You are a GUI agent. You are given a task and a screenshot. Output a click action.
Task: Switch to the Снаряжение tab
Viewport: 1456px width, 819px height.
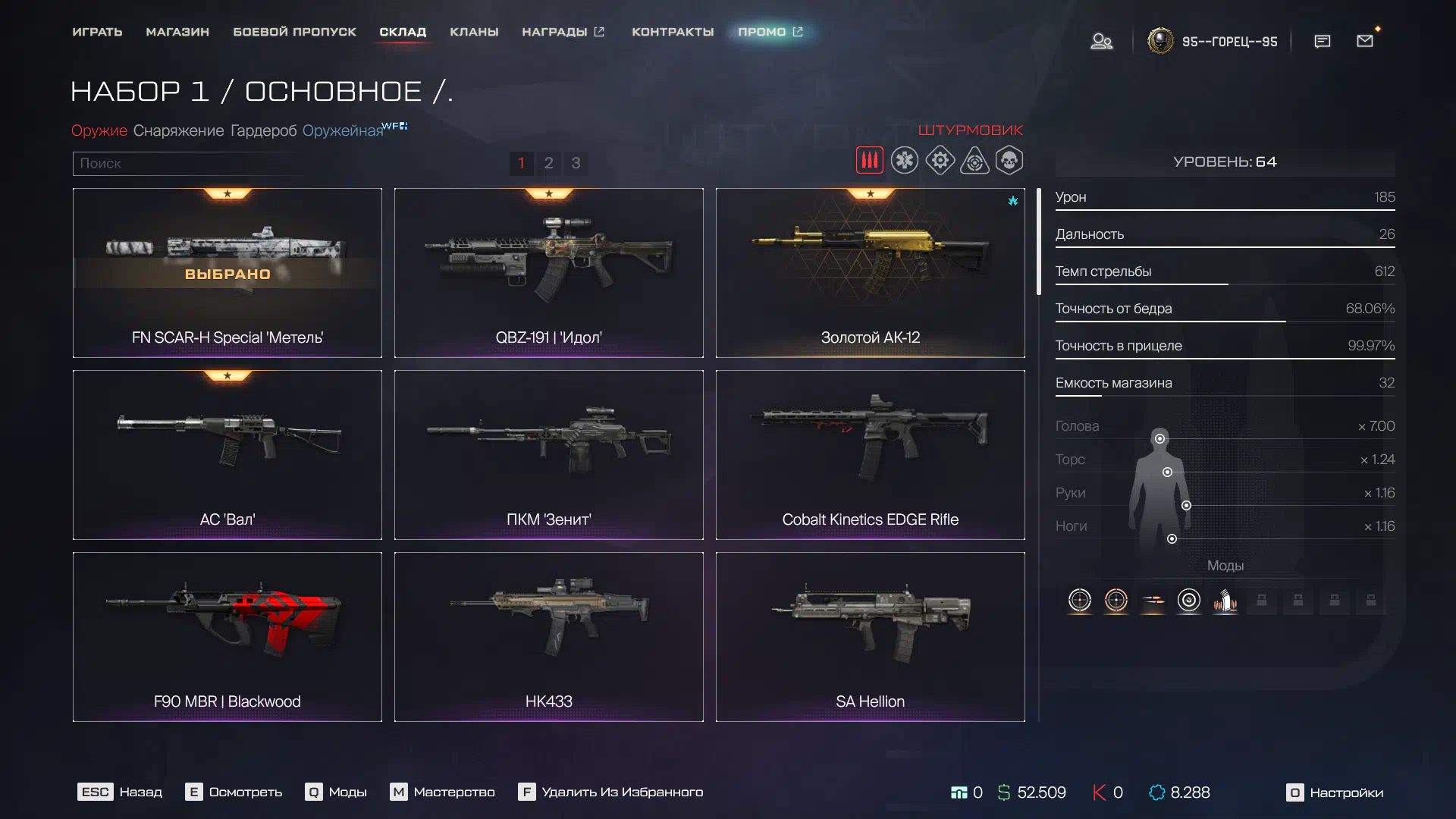(x=178, y=130)
